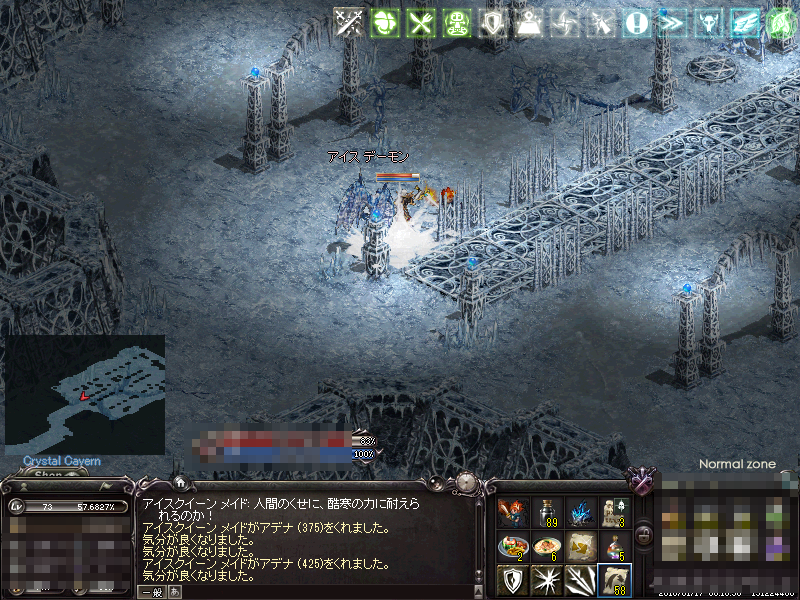Activate the shield skill in the hotbar

[512, 581]
